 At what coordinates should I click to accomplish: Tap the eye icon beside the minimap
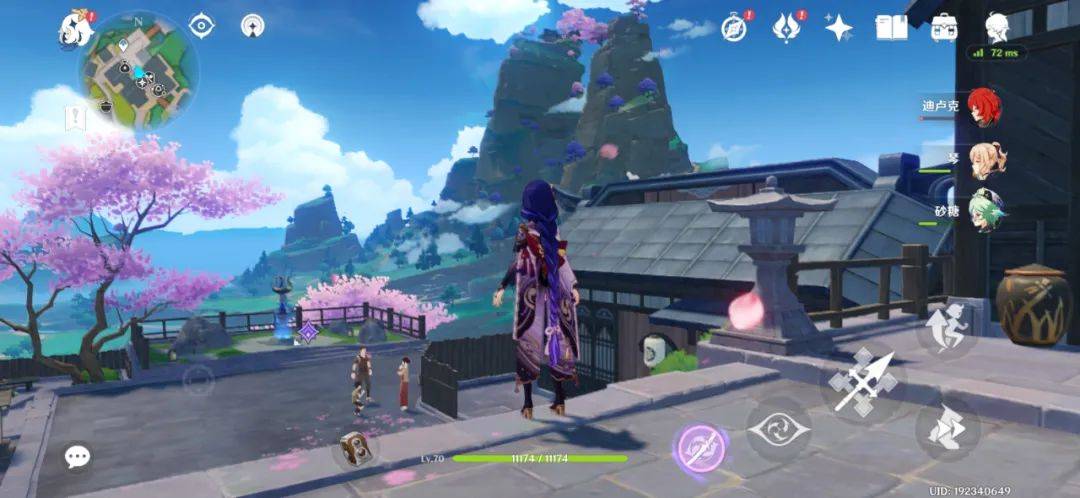(202, 26)
